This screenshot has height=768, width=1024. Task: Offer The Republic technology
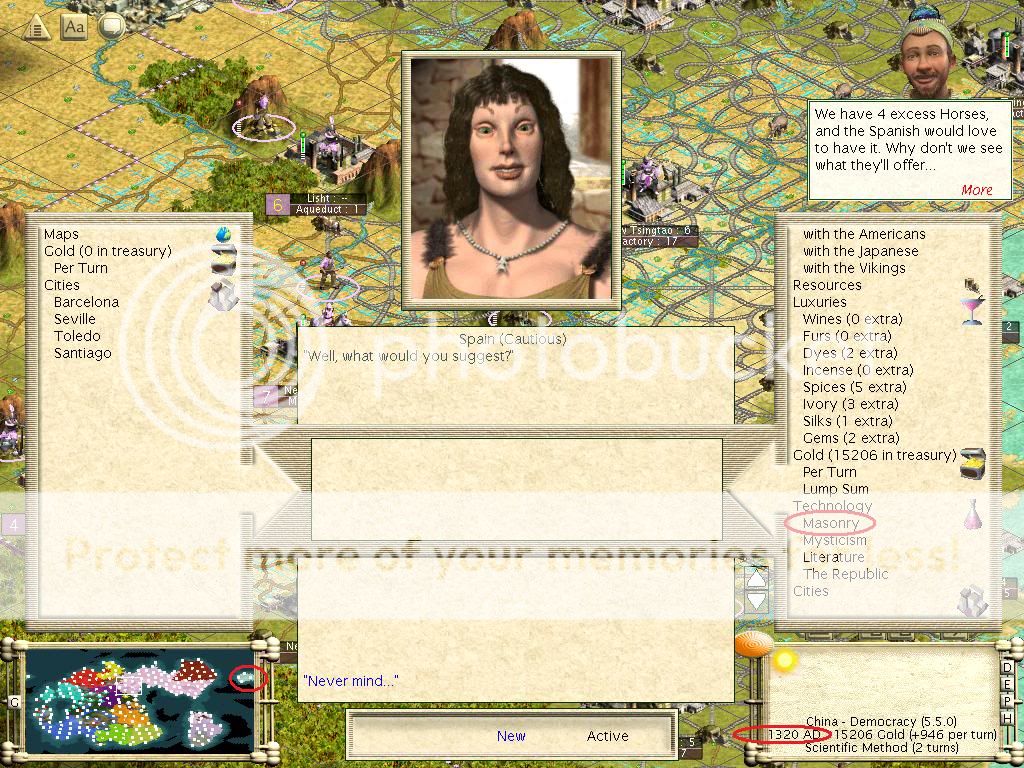coord(846,574)
